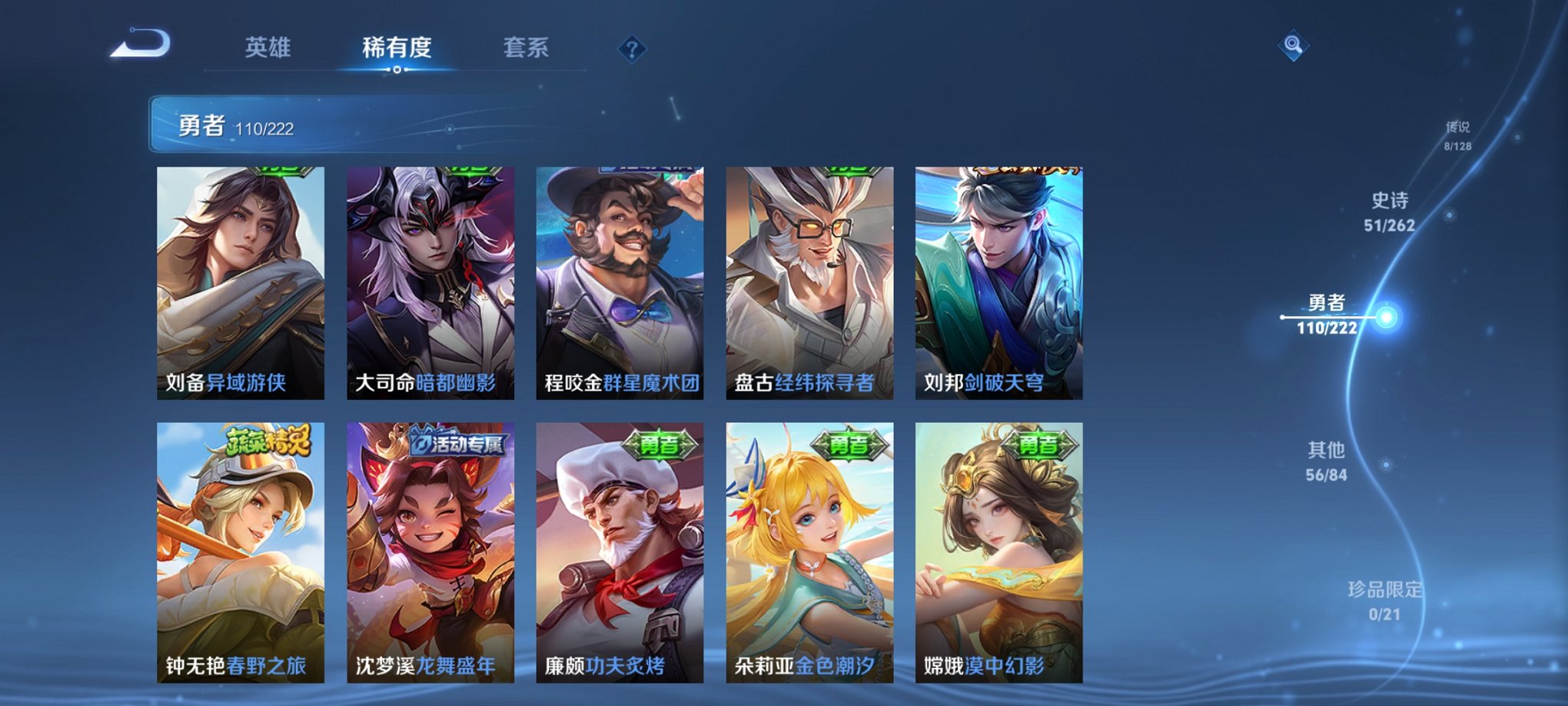Click the help question mark icon
This screenshot has height=706, width=1568.
[x=631, y=50]
